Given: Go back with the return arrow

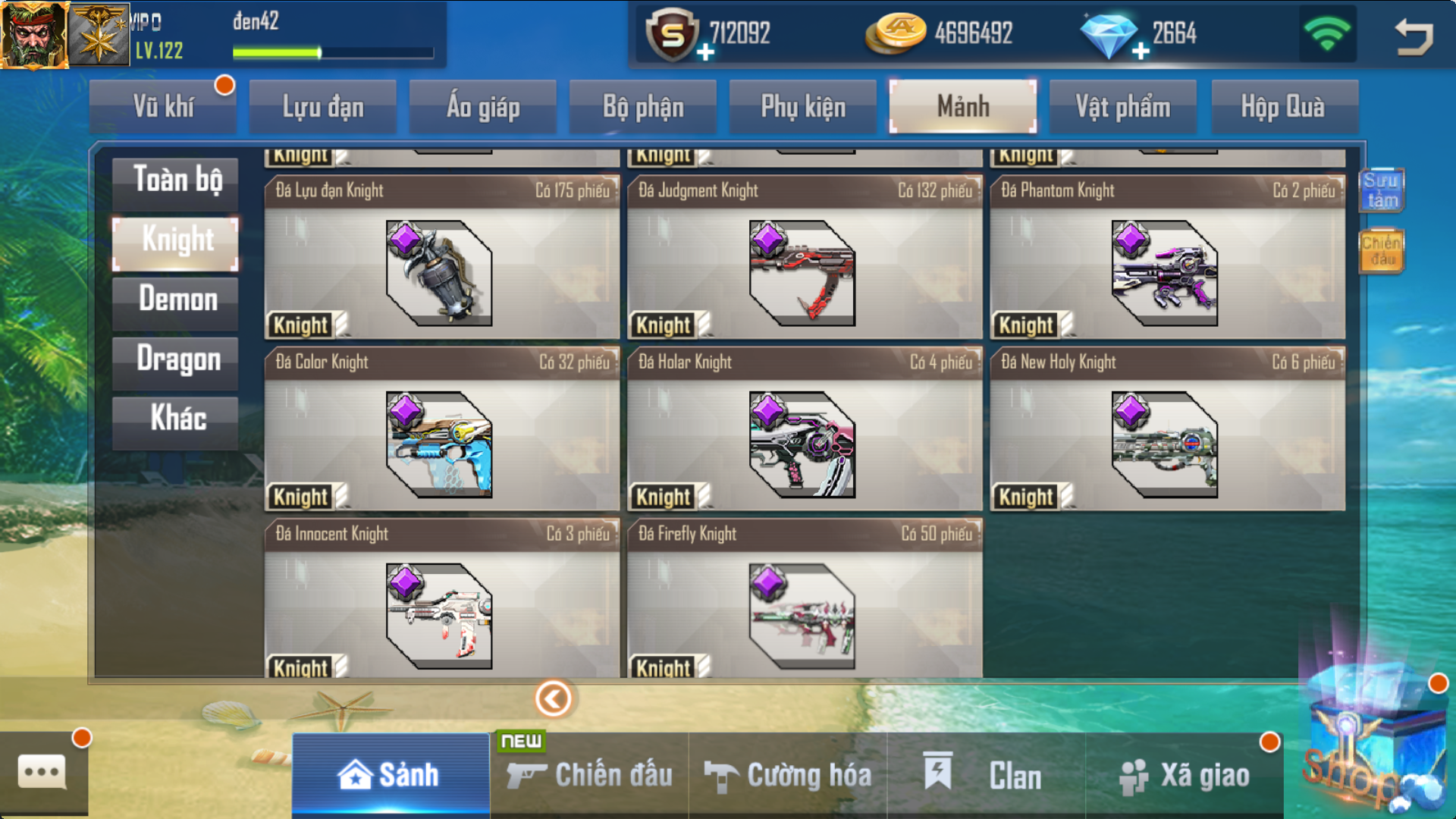Looking at the screenshot, I should click(x=1413, y=36).
